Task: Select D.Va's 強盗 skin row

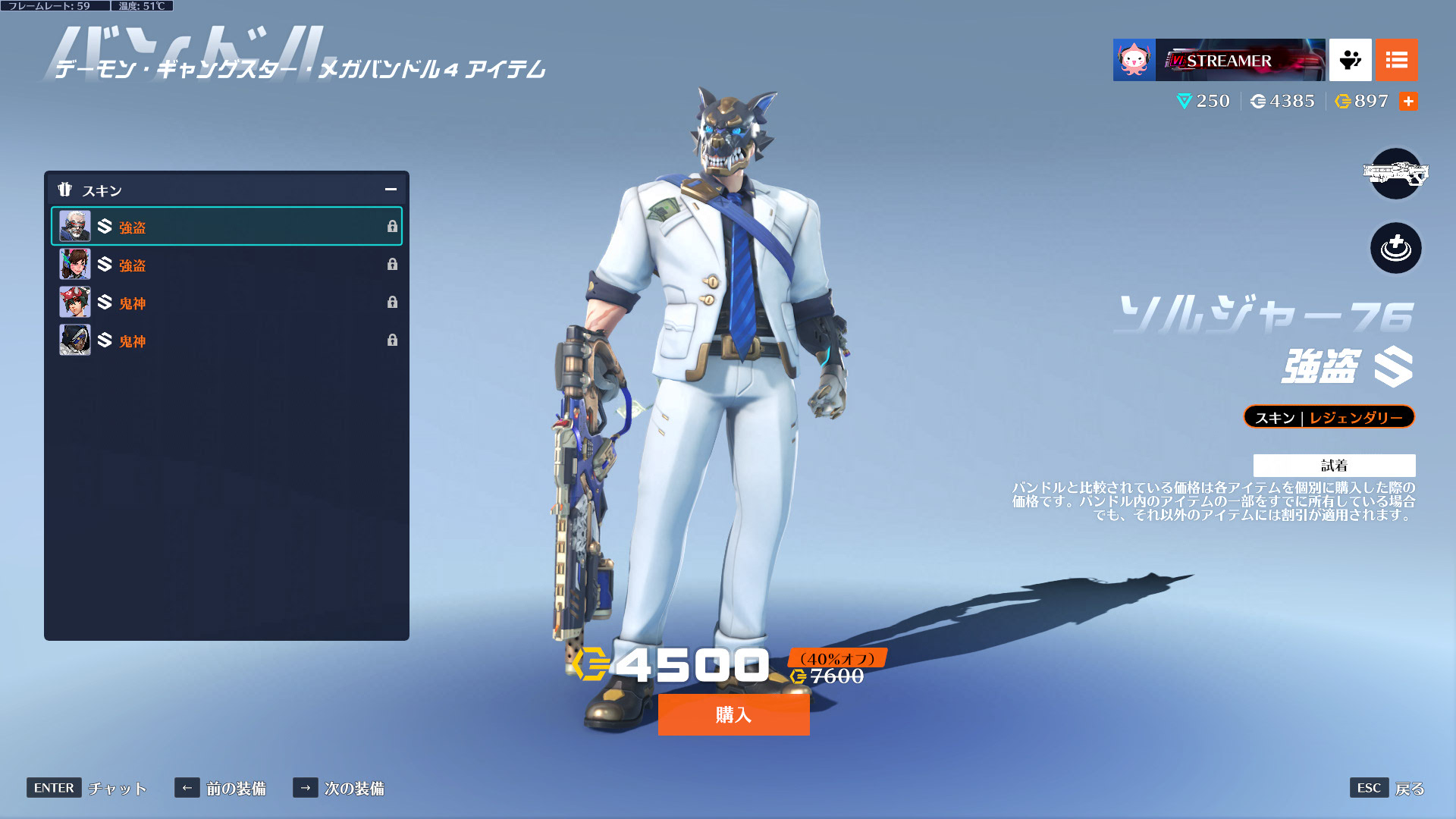Action: (x=226, y=265)
